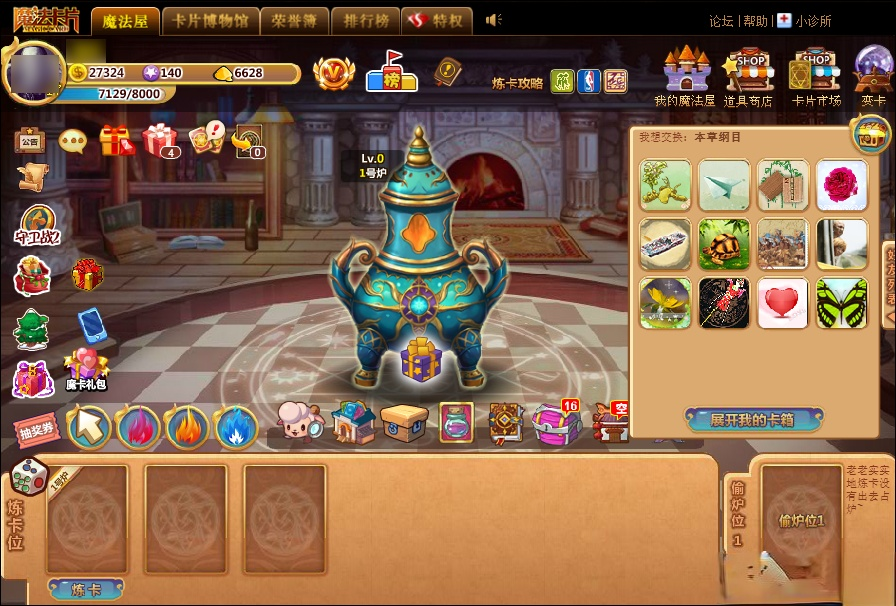Switch to the 卡片博物馆 tab
Viewport: 896px width, 606px height.
tap(210, 21)
